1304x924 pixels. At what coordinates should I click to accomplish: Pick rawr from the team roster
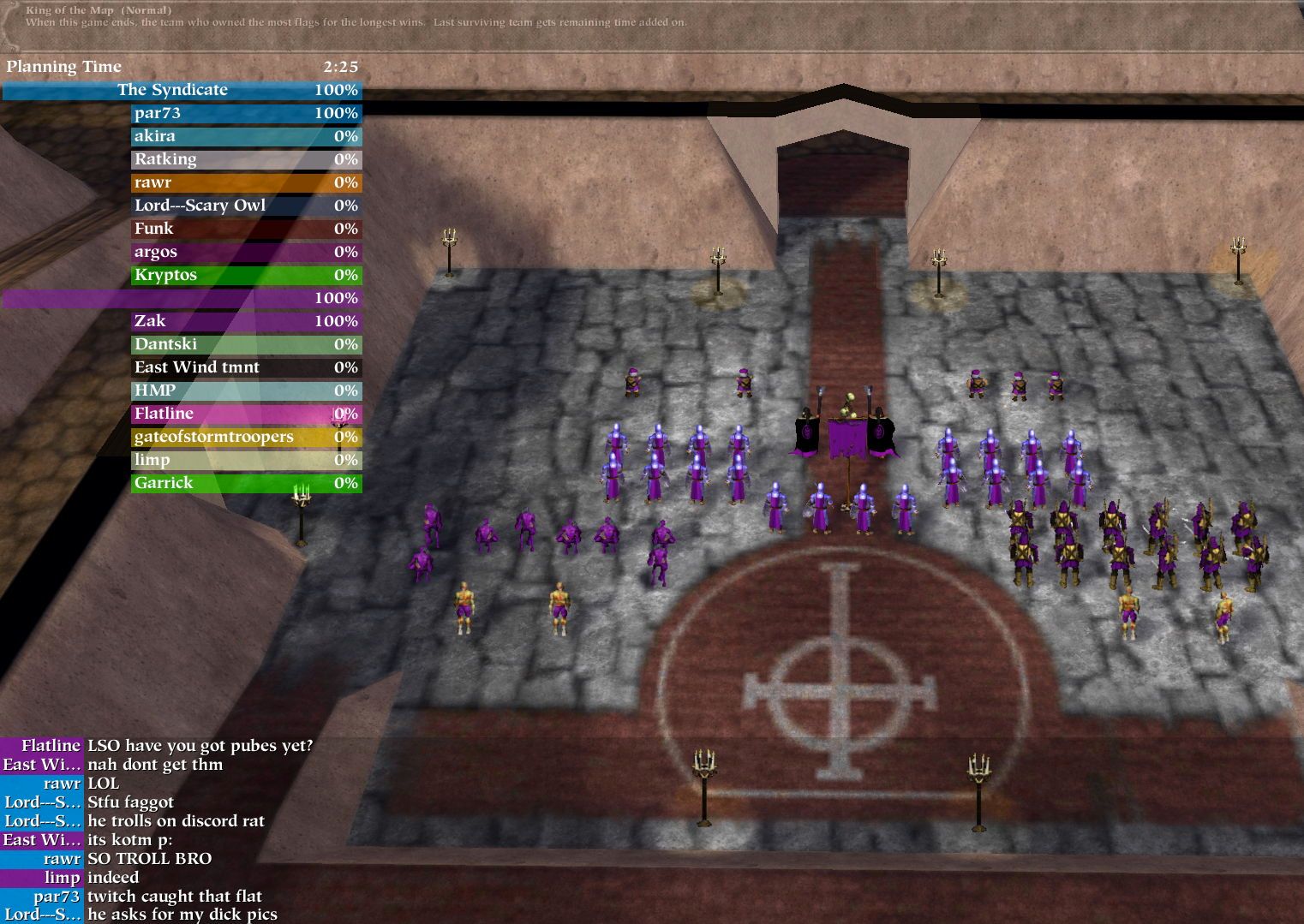246,182
